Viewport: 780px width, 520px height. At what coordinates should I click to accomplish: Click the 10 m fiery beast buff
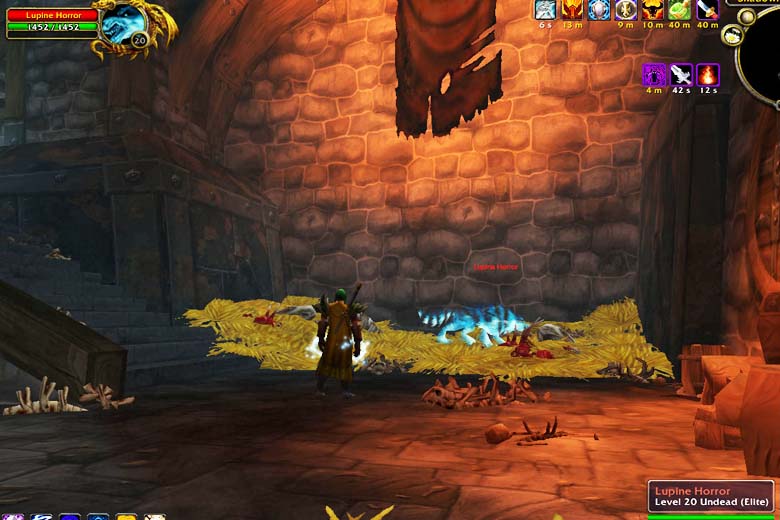653,10
